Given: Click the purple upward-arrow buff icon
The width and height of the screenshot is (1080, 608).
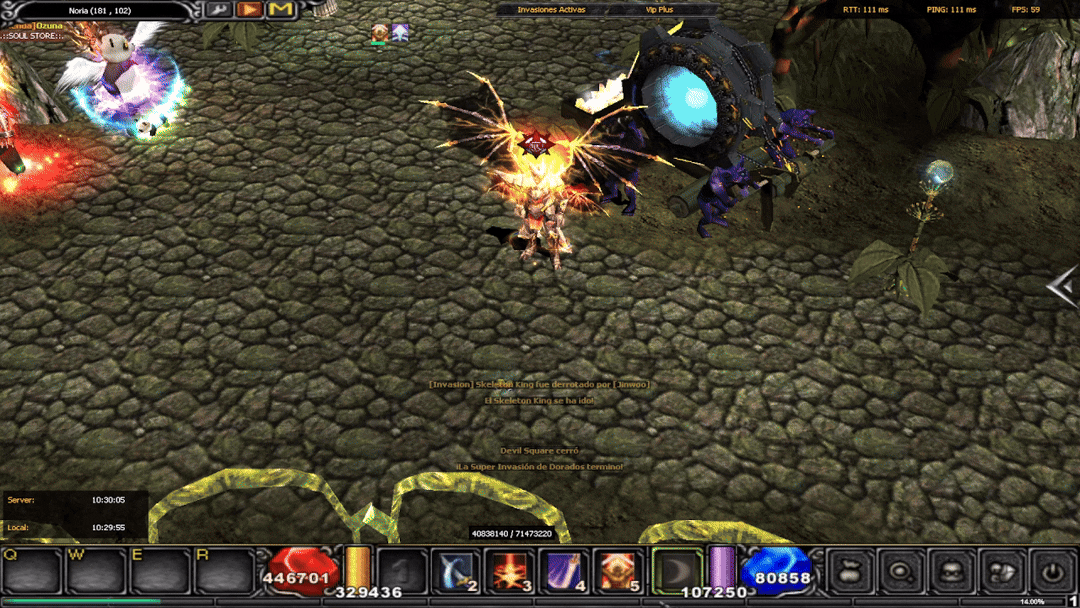Looking at the screenshot, I should coord(400,33).
